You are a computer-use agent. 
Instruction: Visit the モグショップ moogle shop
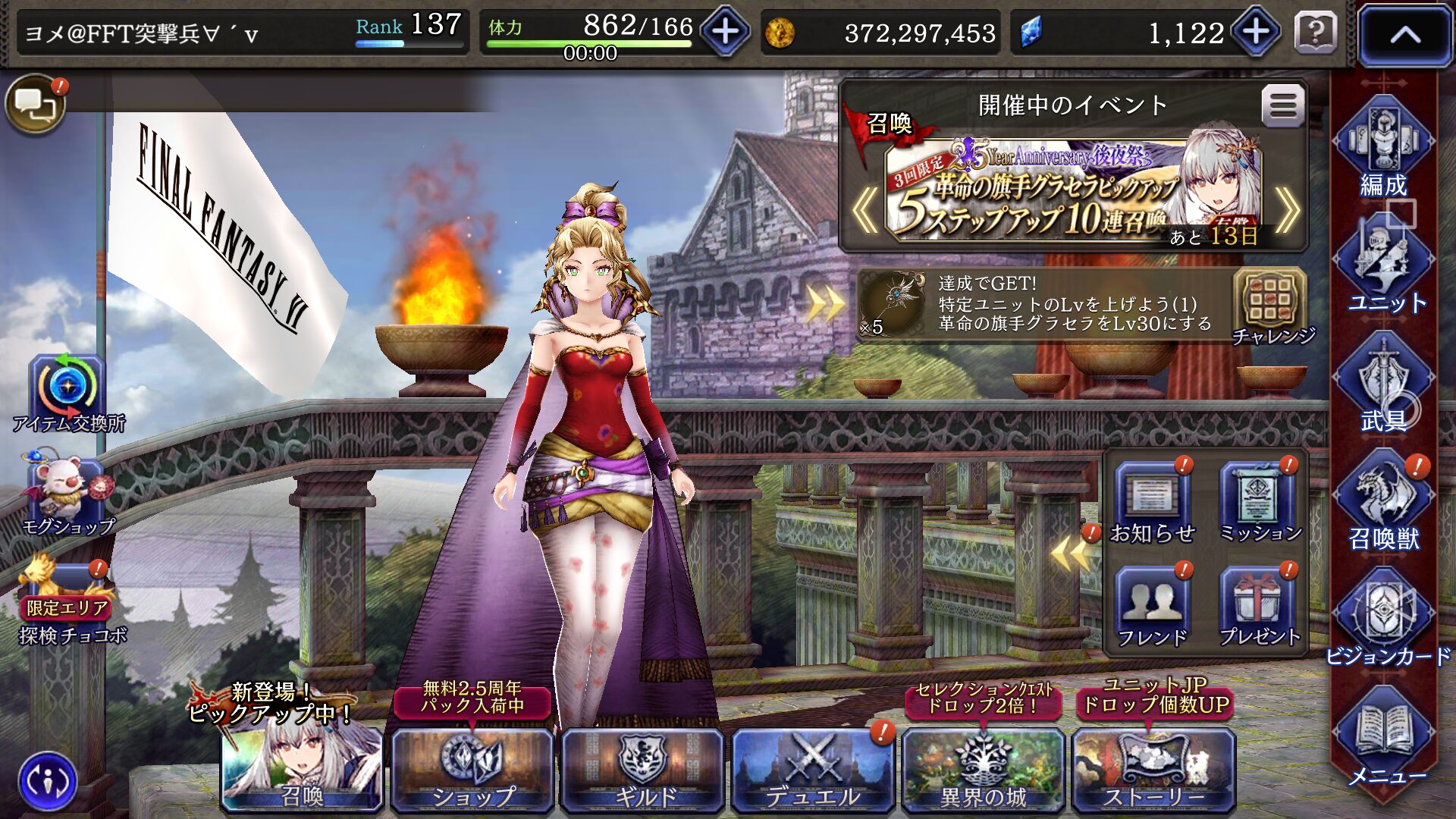point(67,493)
